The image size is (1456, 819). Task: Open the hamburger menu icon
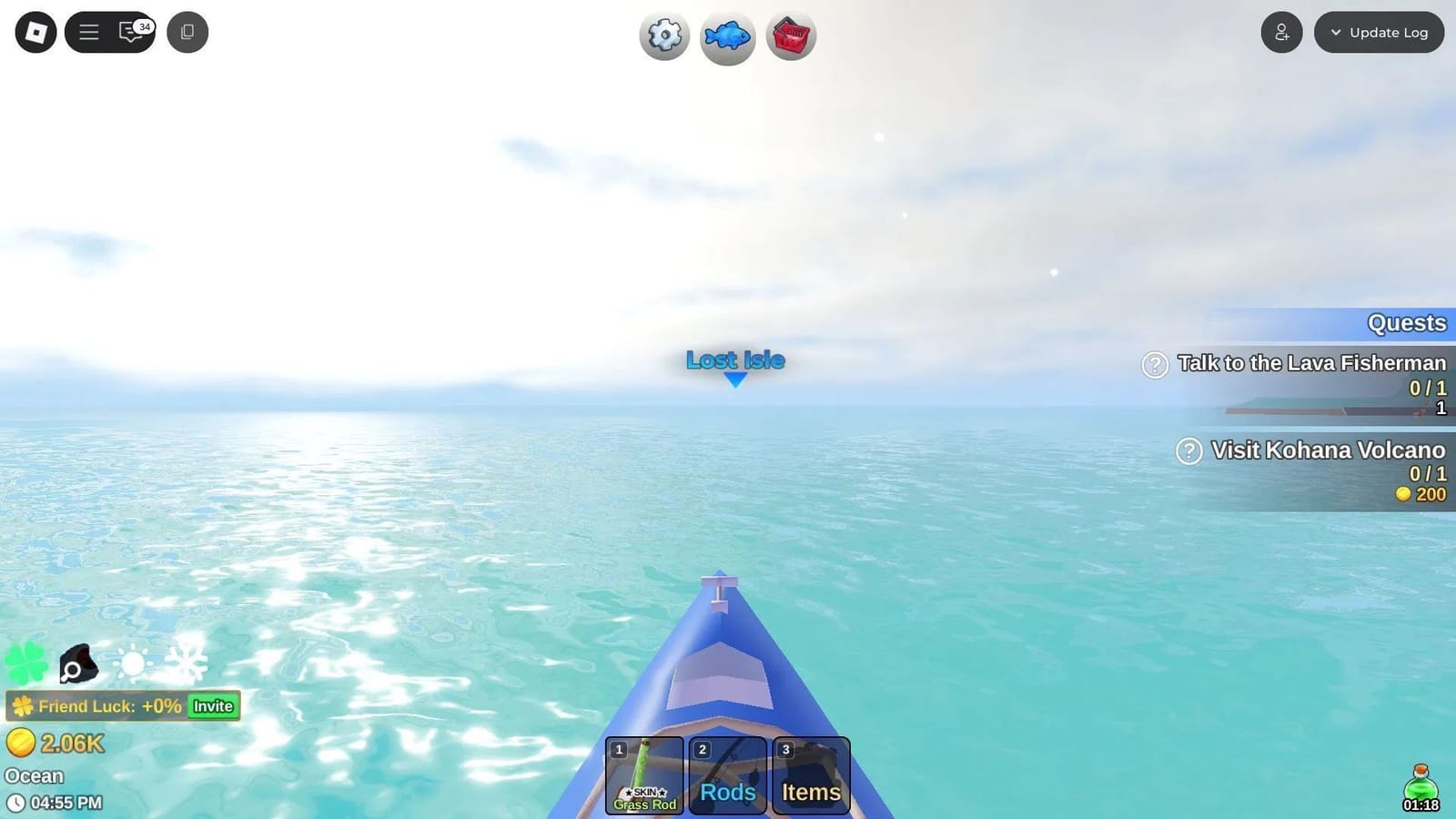point(88,32)
